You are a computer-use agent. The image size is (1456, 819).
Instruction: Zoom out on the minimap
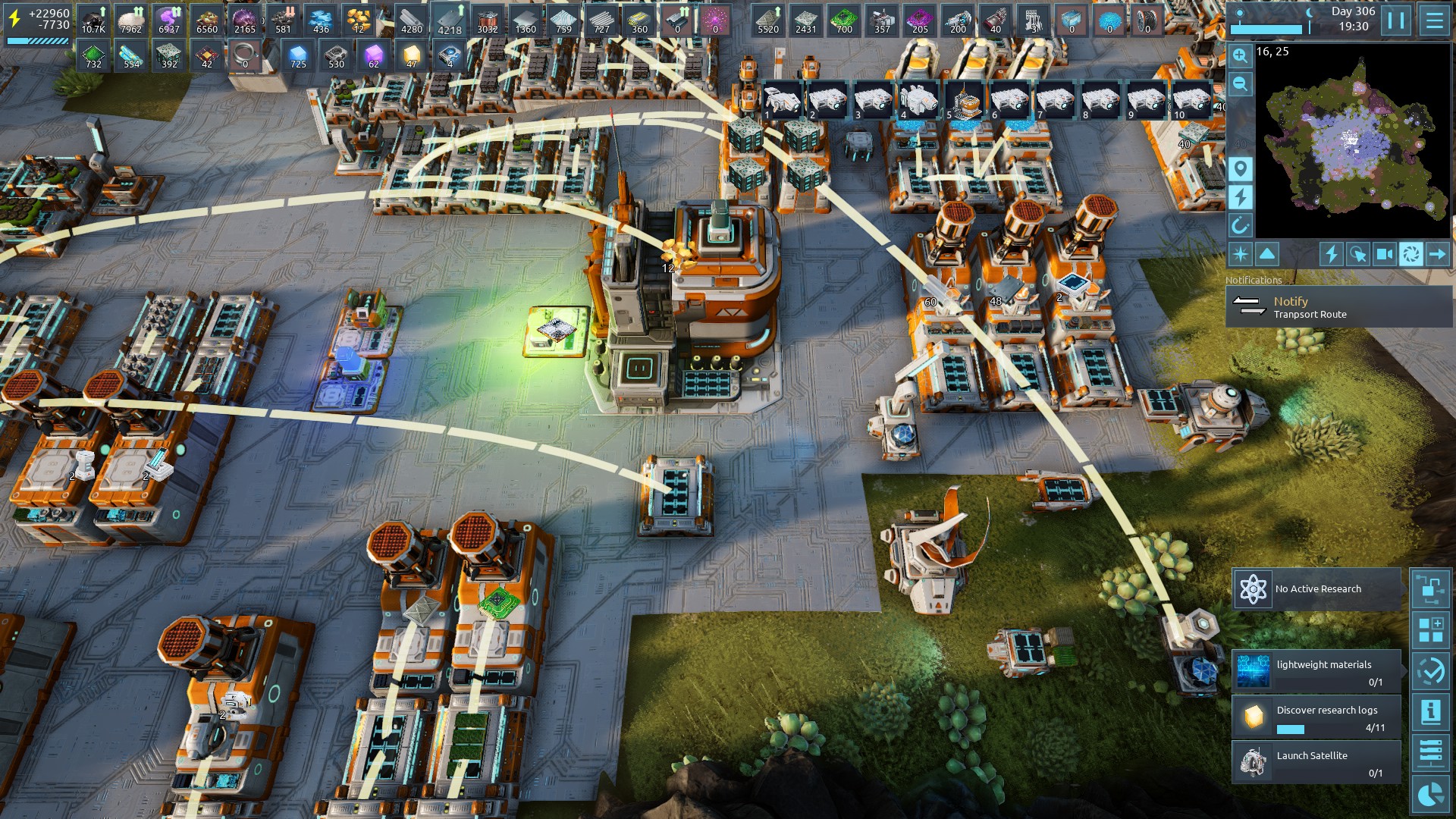(1240, 83)
